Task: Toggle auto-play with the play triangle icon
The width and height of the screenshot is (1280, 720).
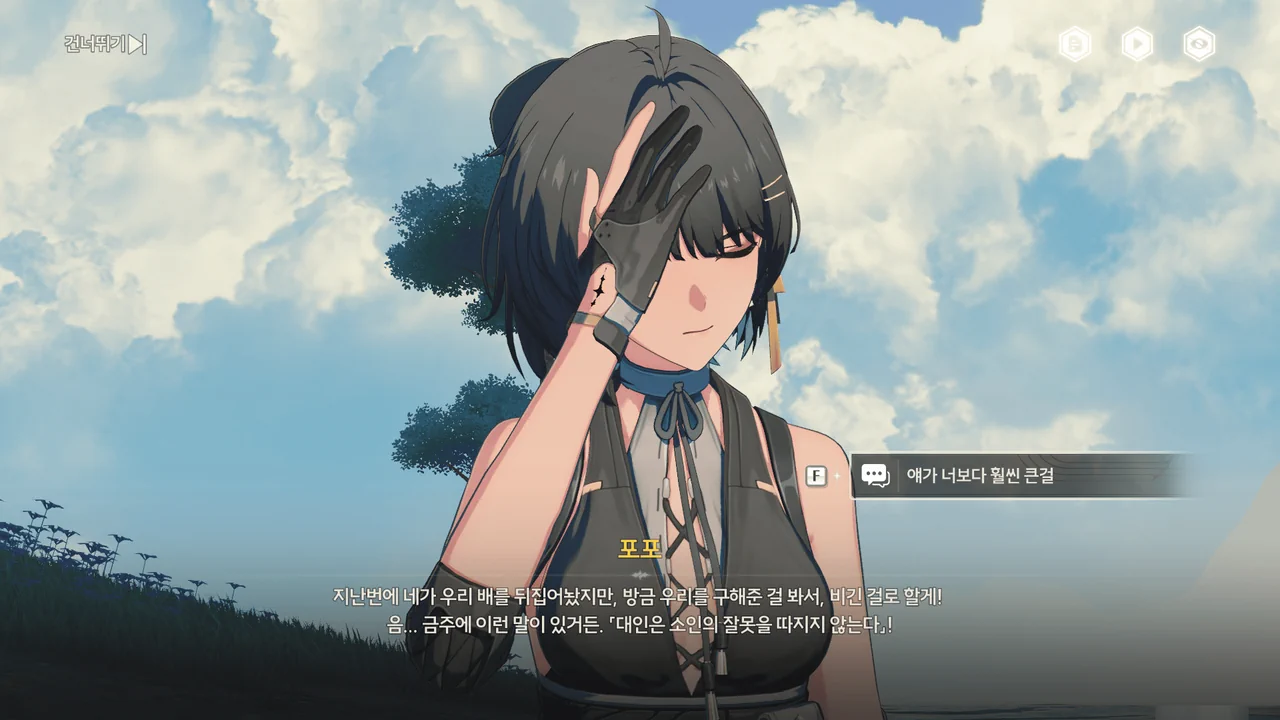Action: (1137, 44)
